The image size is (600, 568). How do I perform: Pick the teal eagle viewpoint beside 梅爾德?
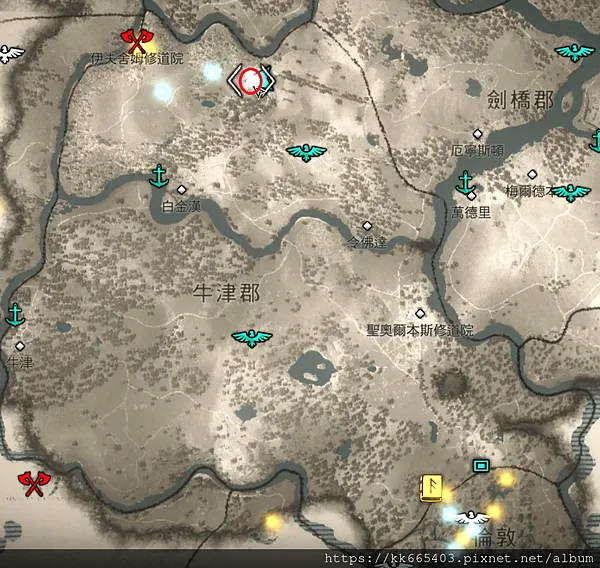pyautogui.click(x=570, y=192)
